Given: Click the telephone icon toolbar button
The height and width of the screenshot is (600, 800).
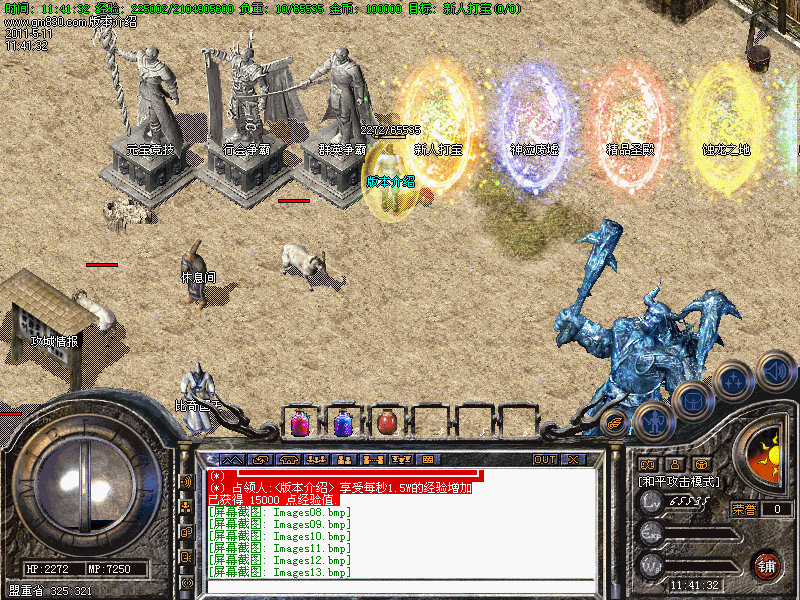Looking at the screenshot, I should coord(289,460).
